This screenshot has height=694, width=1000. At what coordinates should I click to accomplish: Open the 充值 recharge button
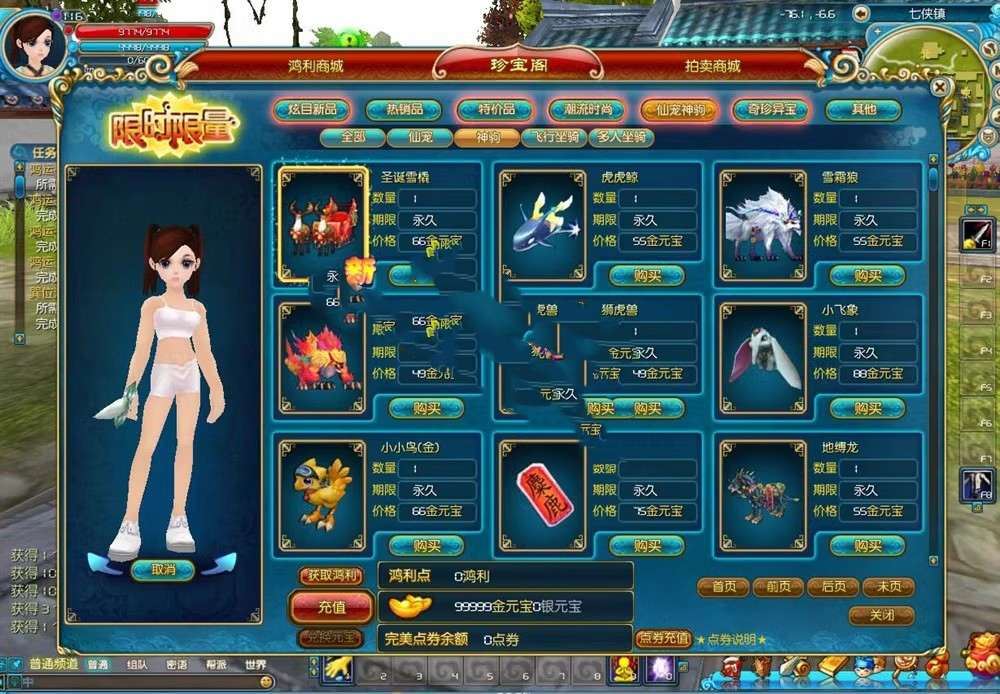click(x=331, y=607)
